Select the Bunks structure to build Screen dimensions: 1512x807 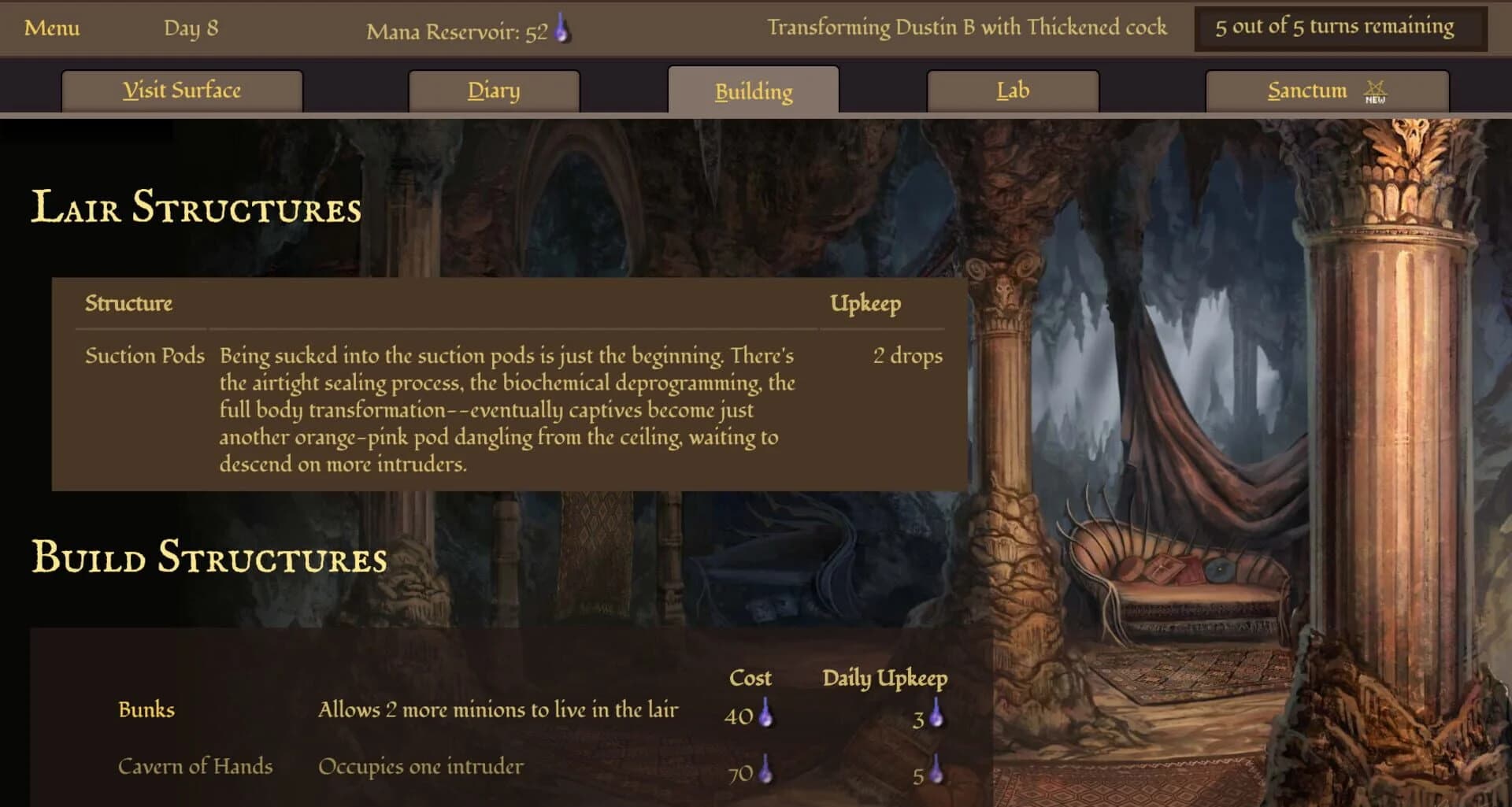point(146,709)
